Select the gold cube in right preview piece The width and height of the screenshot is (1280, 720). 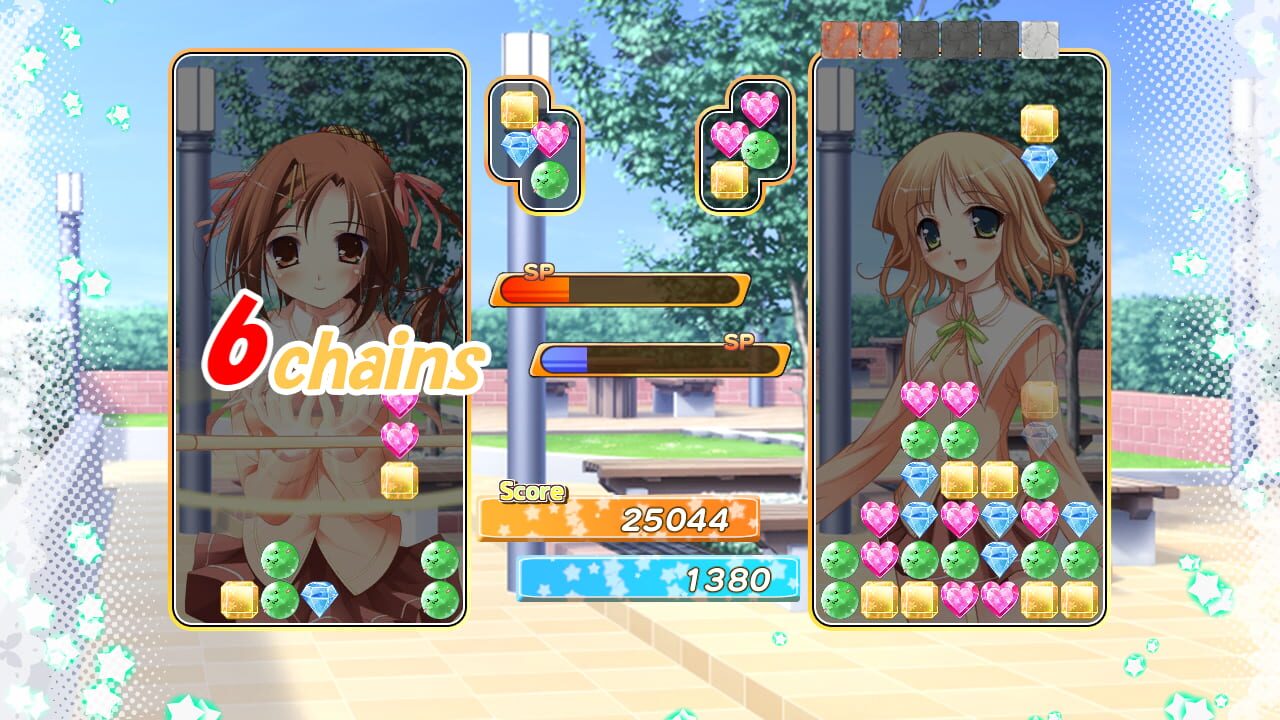tap(728, 181)
